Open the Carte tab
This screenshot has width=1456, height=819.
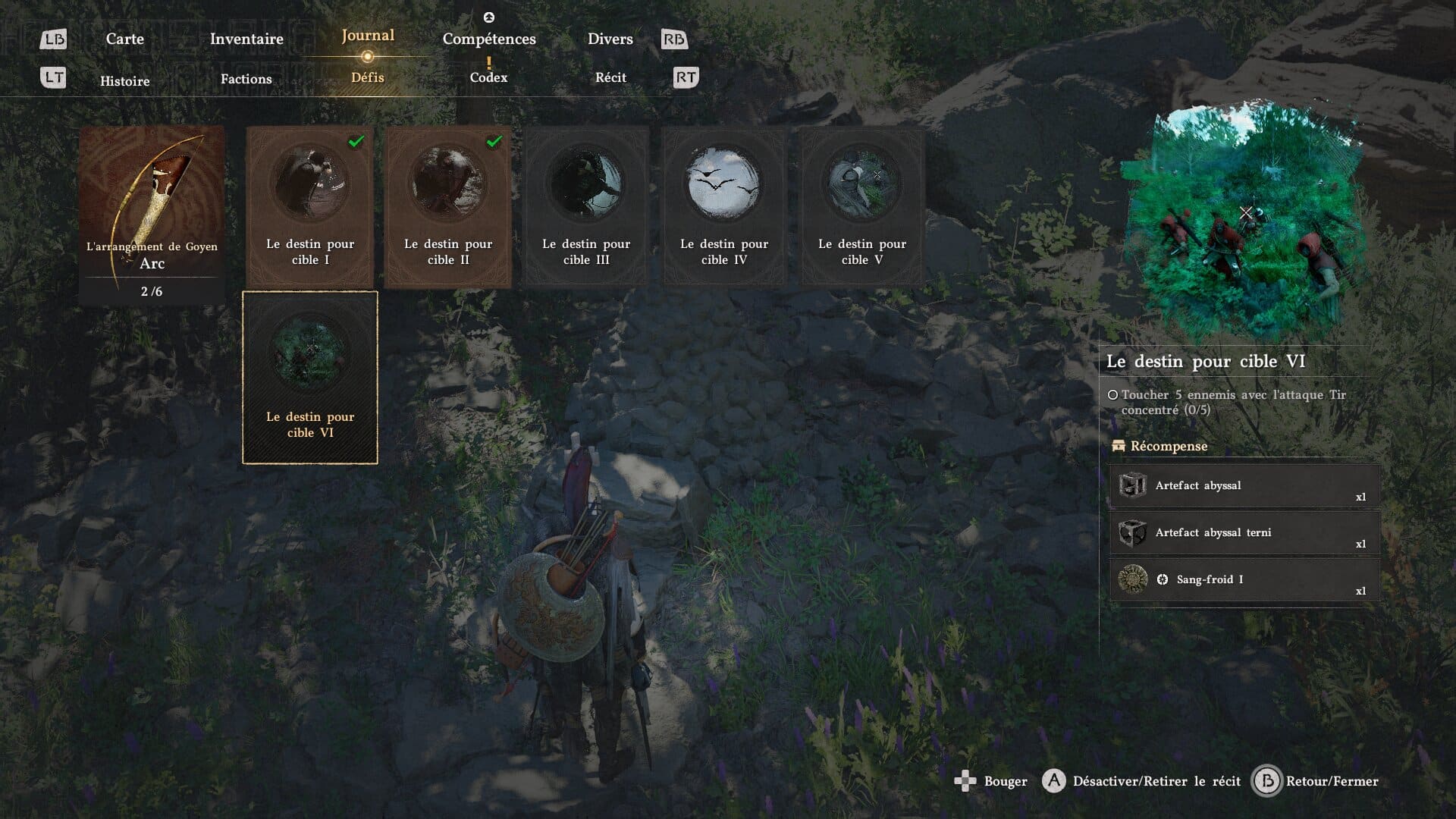pyautogui.click(x=124, y=39)
